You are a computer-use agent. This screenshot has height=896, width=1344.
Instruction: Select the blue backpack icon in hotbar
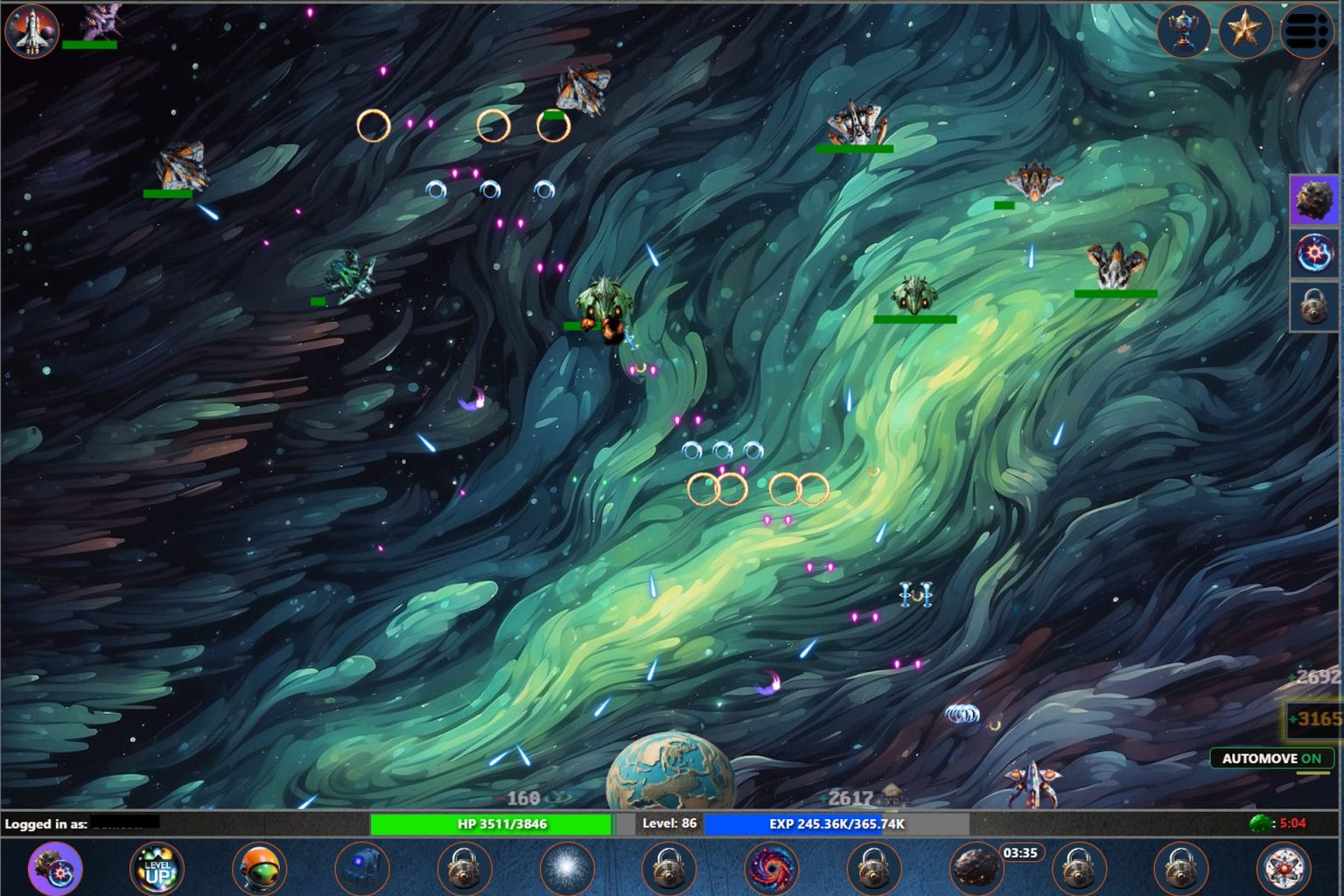(x=363, y=867)
